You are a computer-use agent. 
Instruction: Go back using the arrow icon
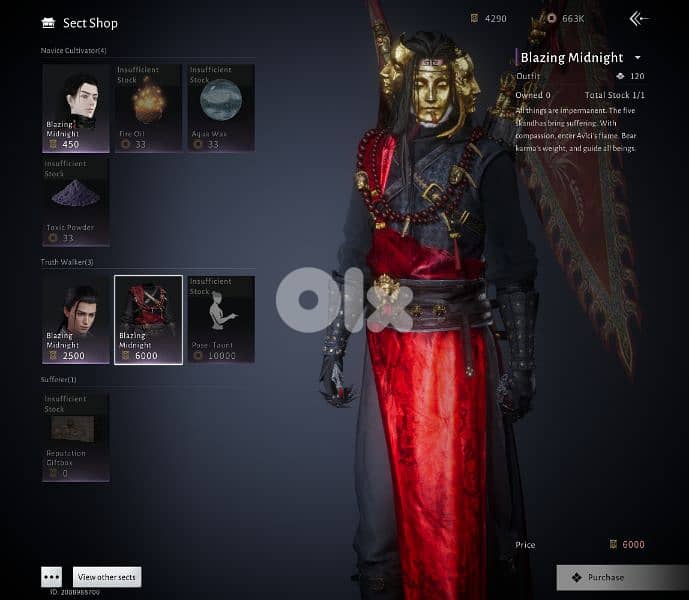click(x=638, y=18)
